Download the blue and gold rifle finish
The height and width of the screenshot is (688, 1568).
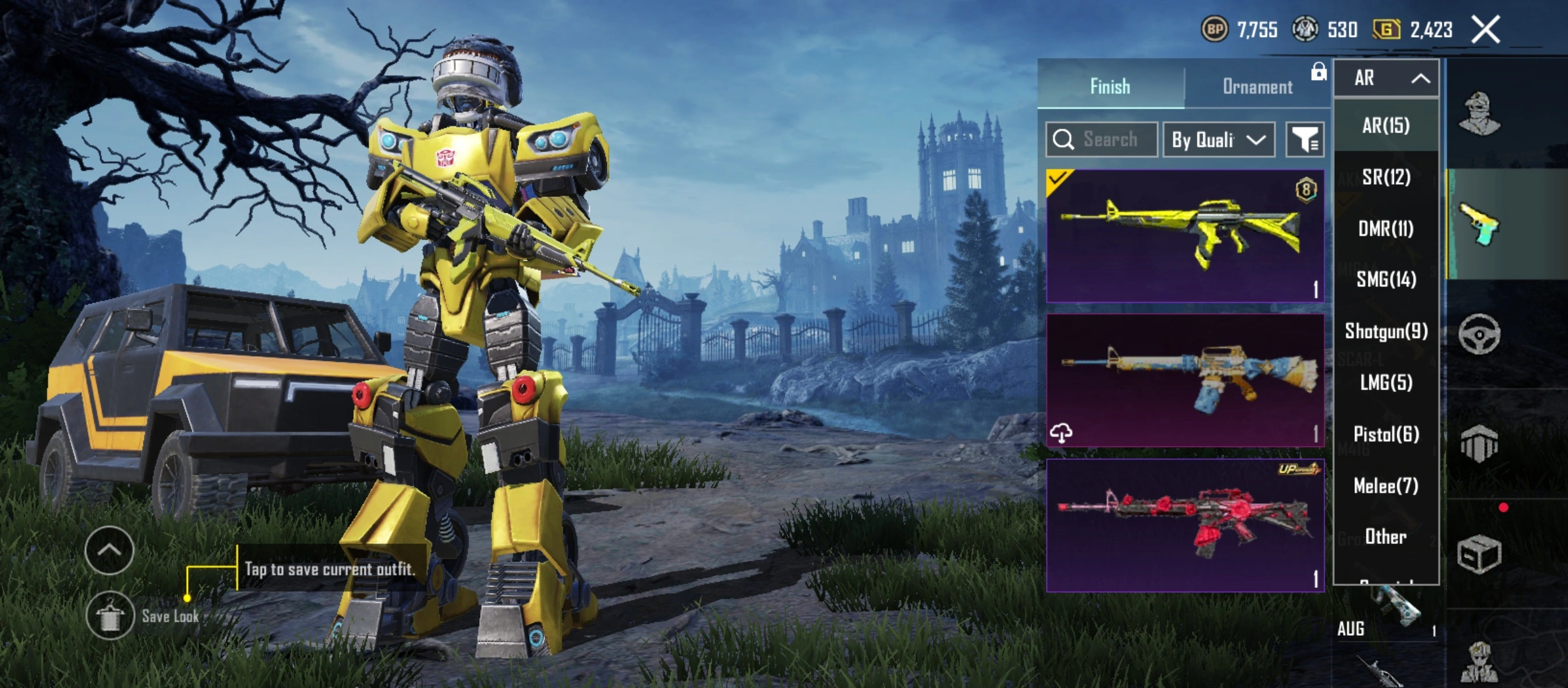[x=1061, y=433]
